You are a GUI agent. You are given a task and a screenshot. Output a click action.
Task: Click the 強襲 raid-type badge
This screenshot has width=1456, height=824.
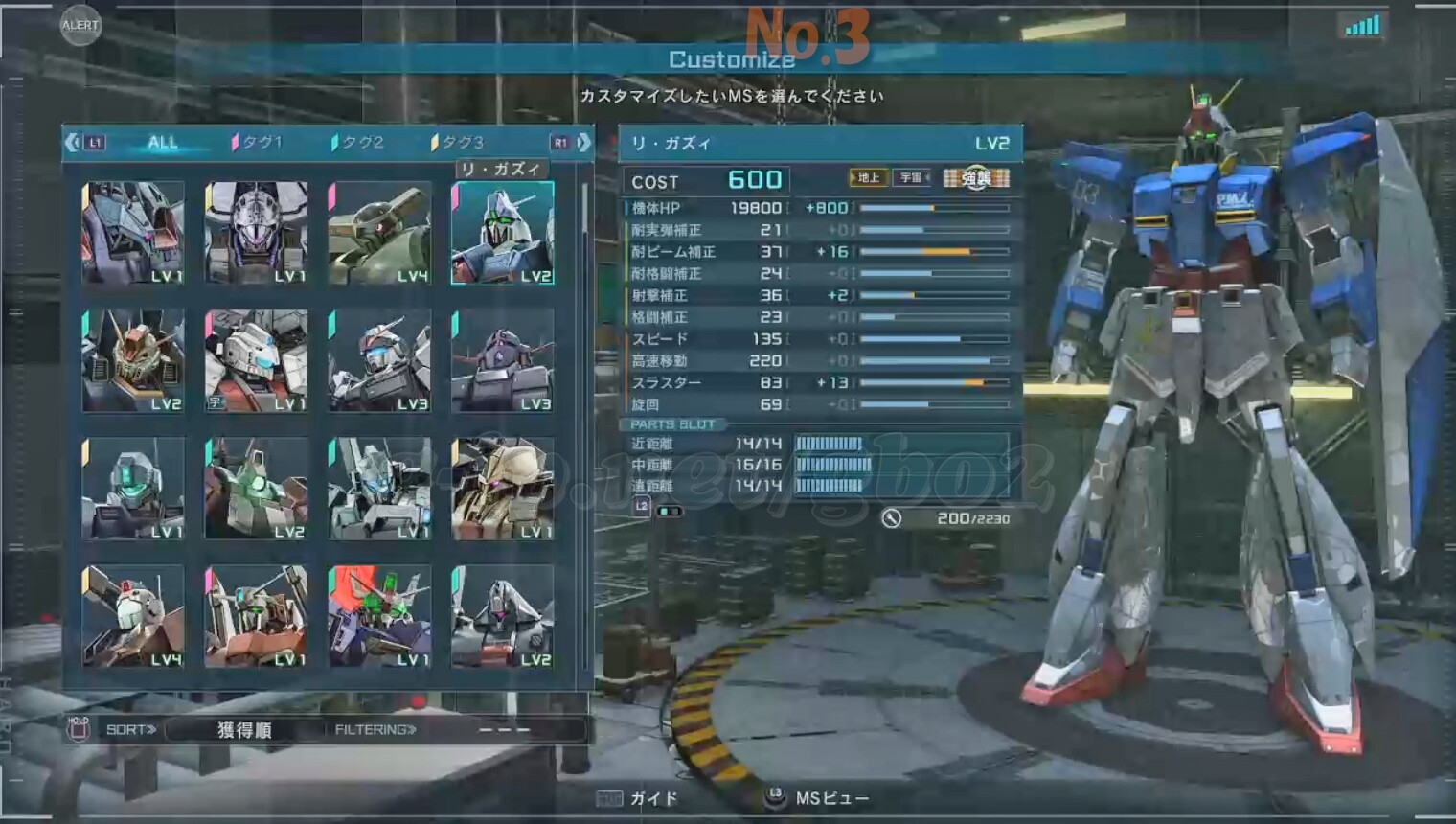(x=976, y=178)
